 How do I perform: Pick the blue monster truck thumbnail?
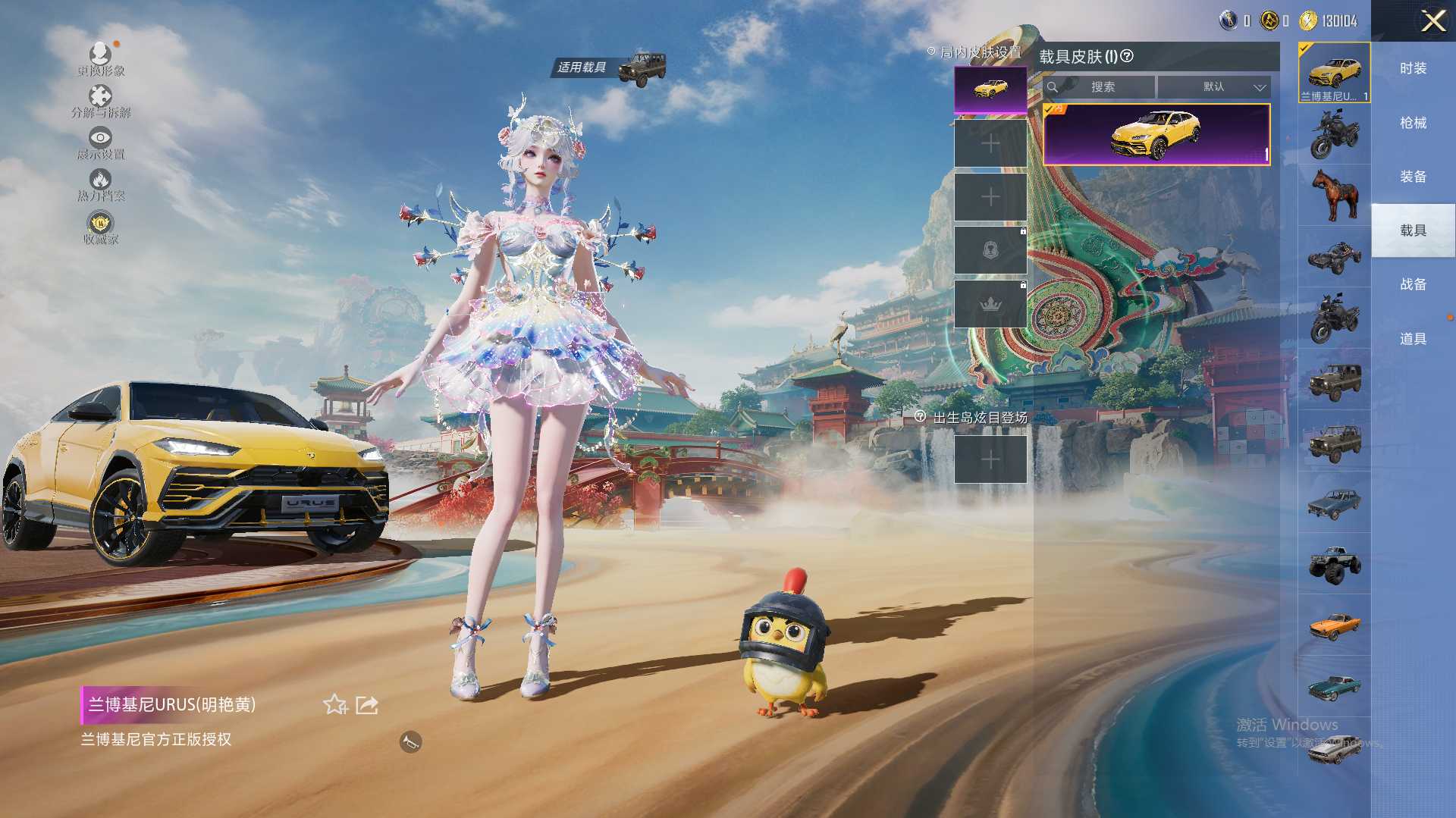tap(1334, 564)
